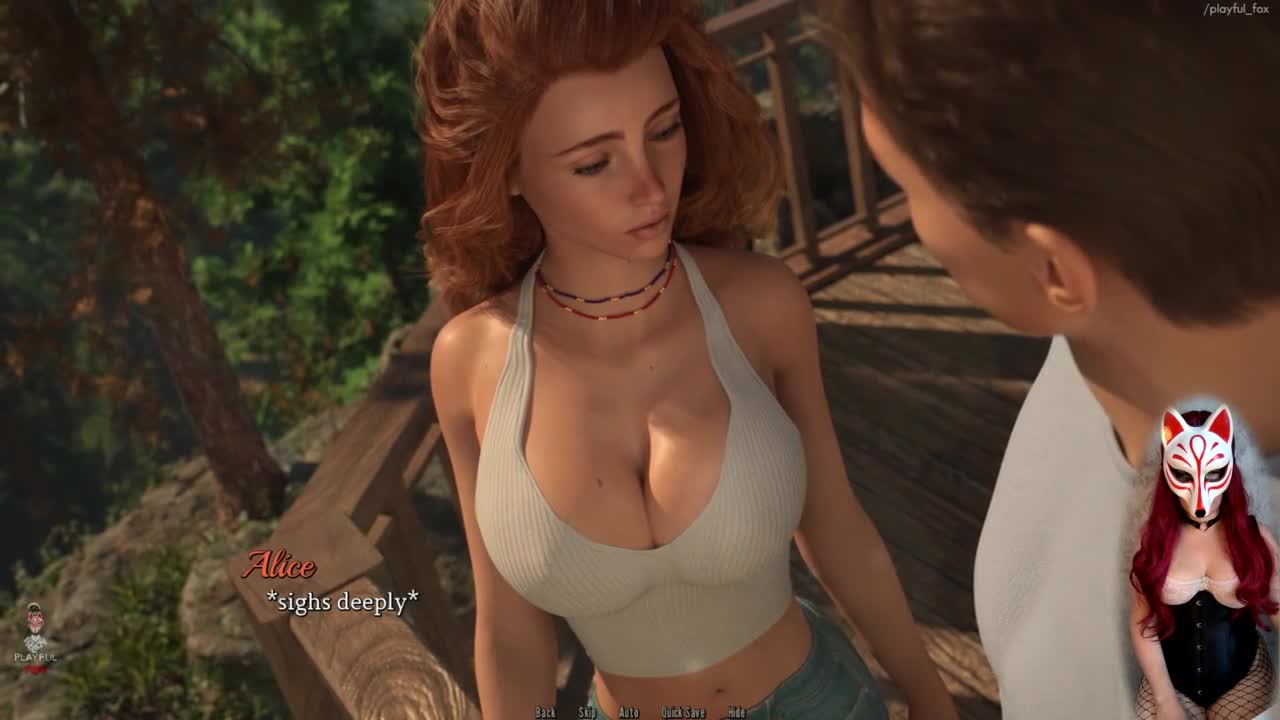
Task: Choose Quick Save in the bottom menu
Action: pyautogui.click(x=683, y=712)
